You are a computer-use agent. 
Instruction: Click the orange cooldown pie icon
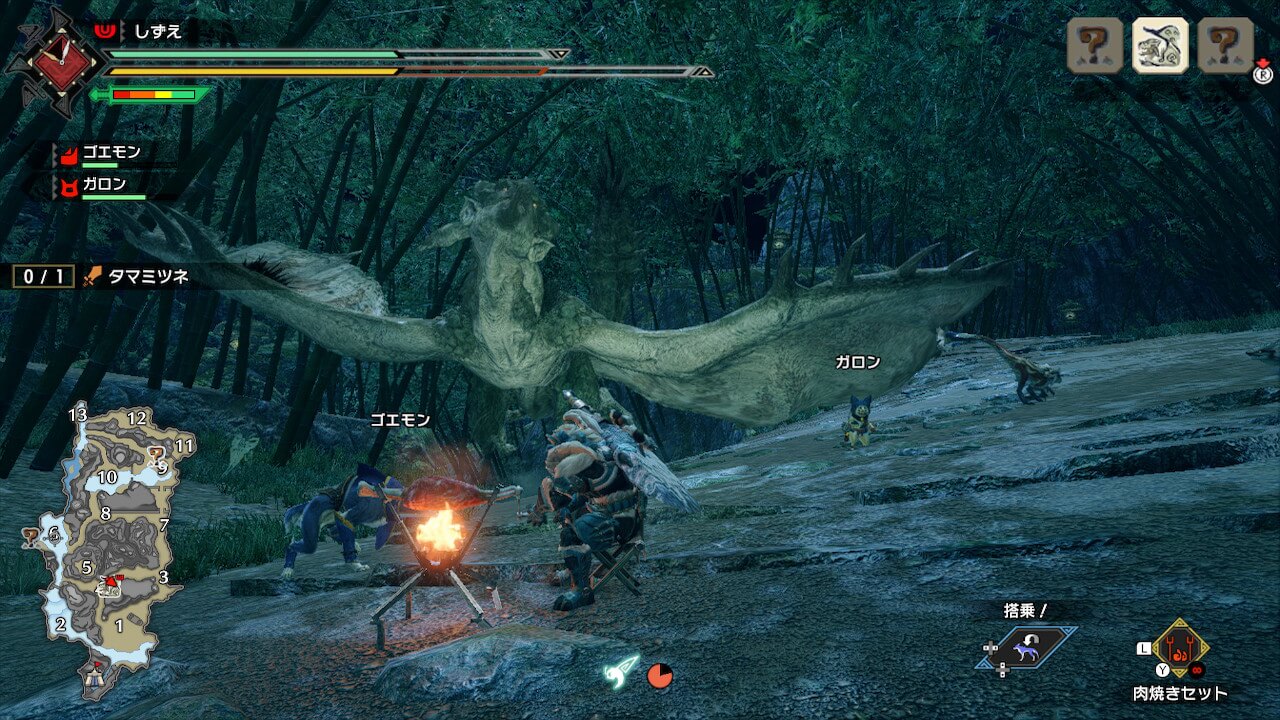click(x=659, y=676)
